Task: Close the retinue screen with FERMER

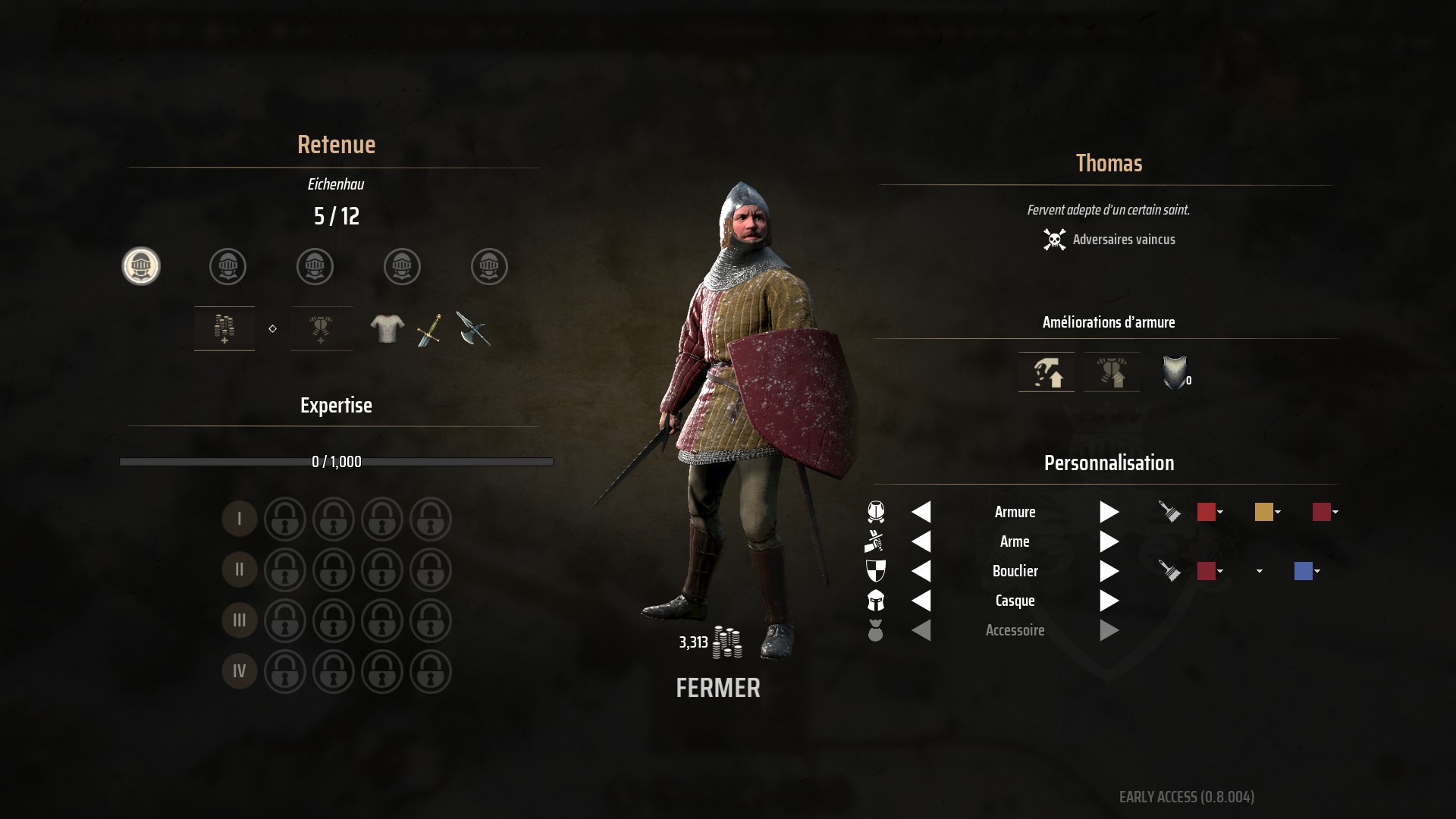Action: (x=717, y=688)
